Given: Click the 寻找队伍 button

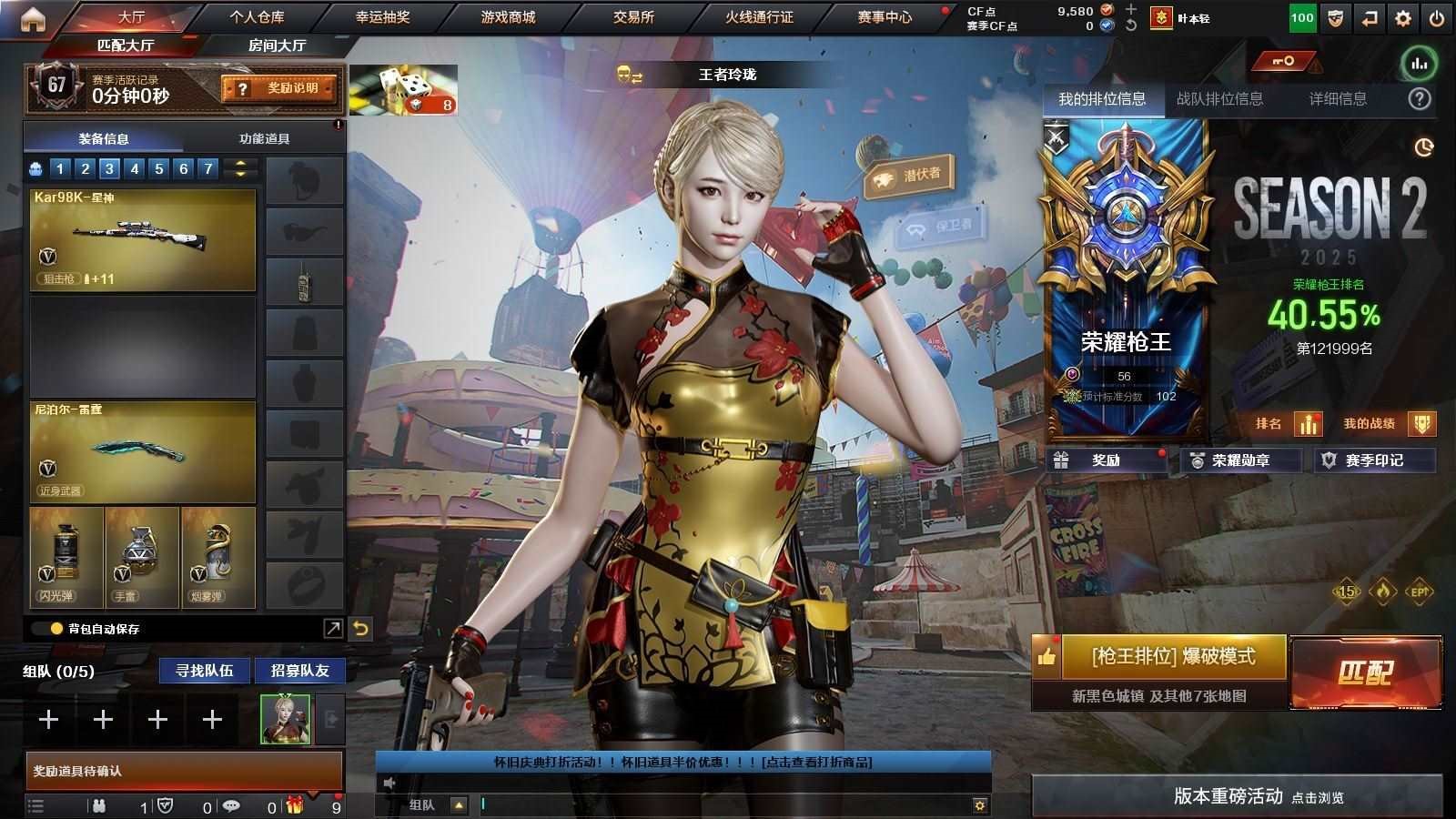Looking at the screenshot, I should coord(205,671).
